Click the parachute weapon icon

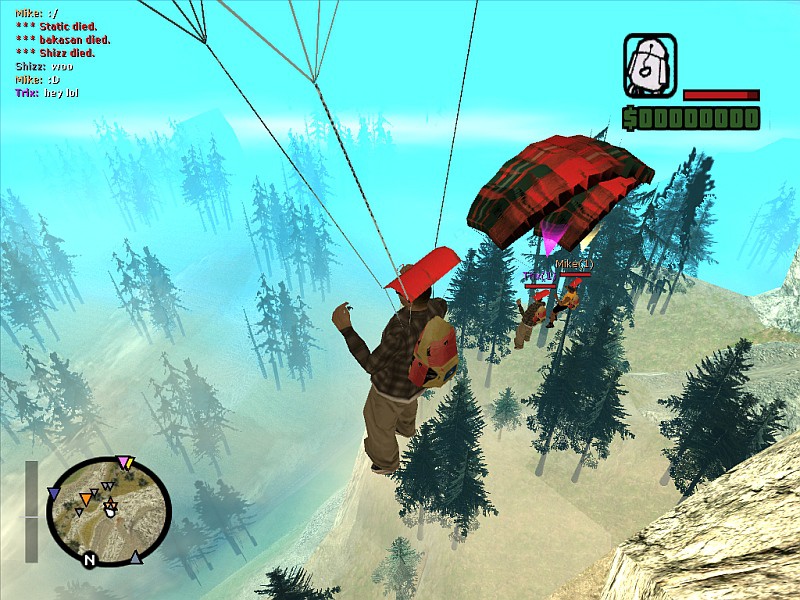point(650,66)
